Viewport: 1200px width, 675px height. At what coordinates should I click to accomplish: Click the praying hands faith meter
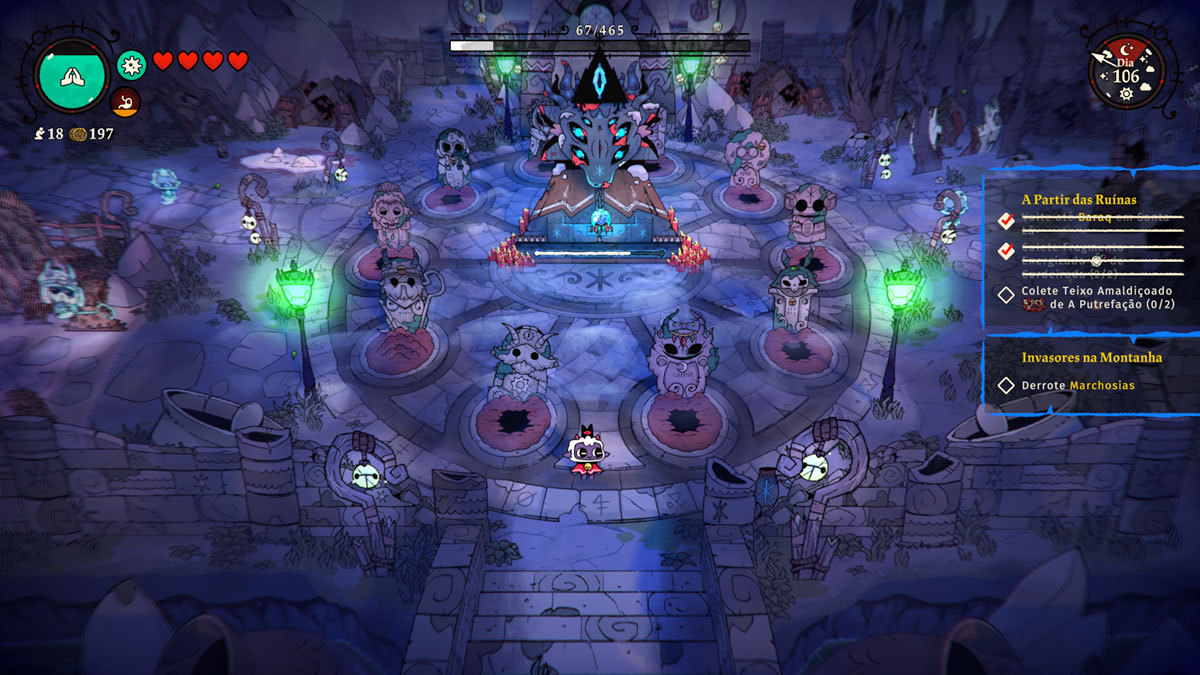click(x=71, y=77)
